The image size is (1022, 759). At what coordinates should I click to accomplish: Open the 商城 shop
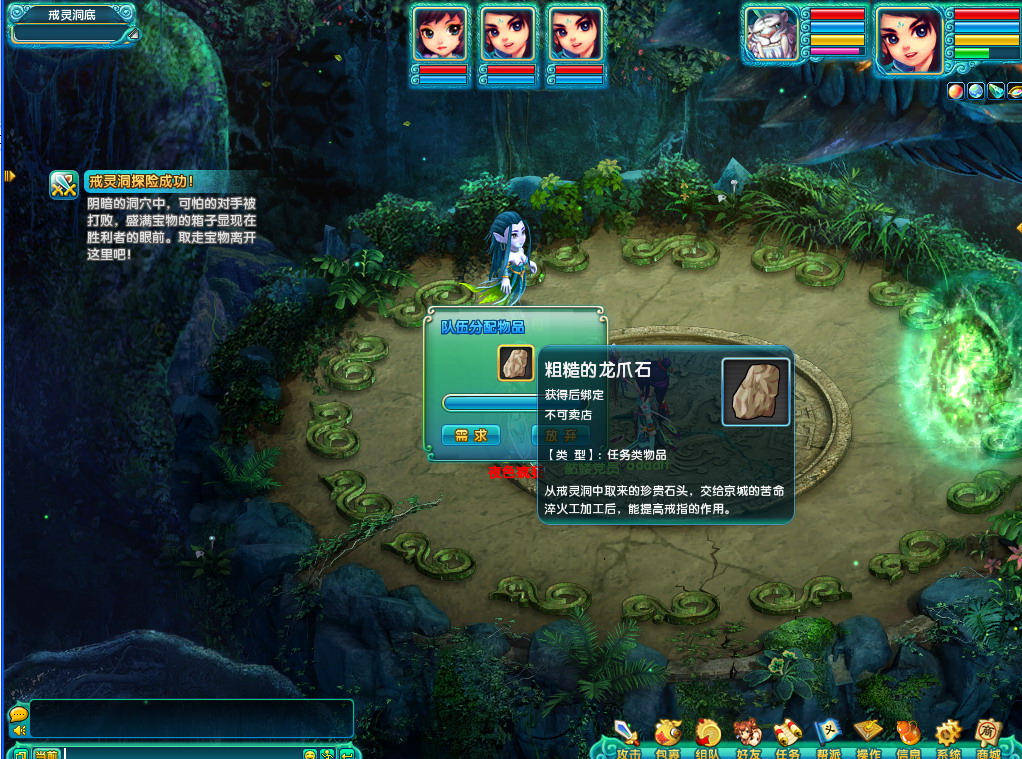point(988,735)
